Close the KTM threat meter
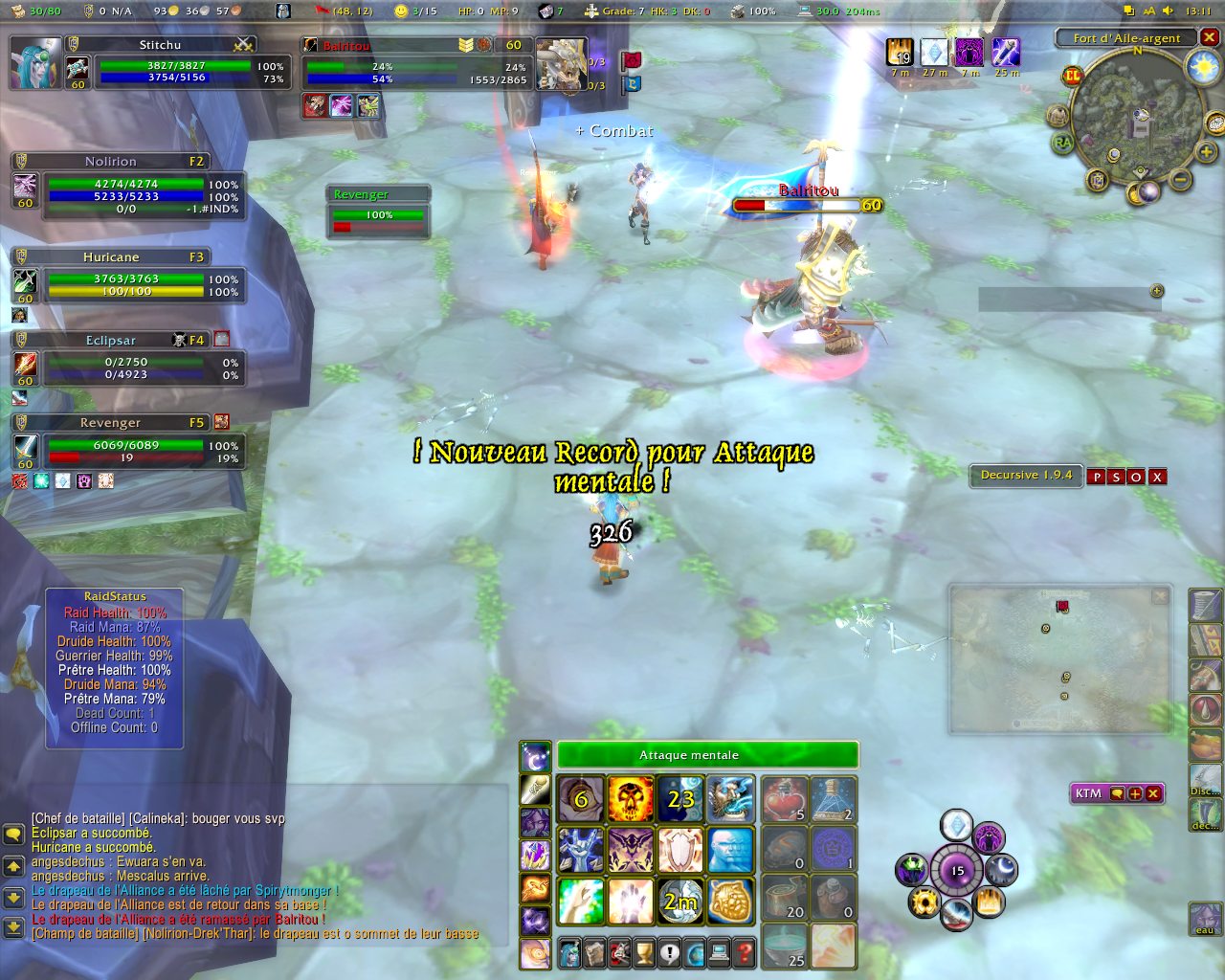This screenshot has width=1225, height=980. pyautogui.click(x=1153, y=793)
